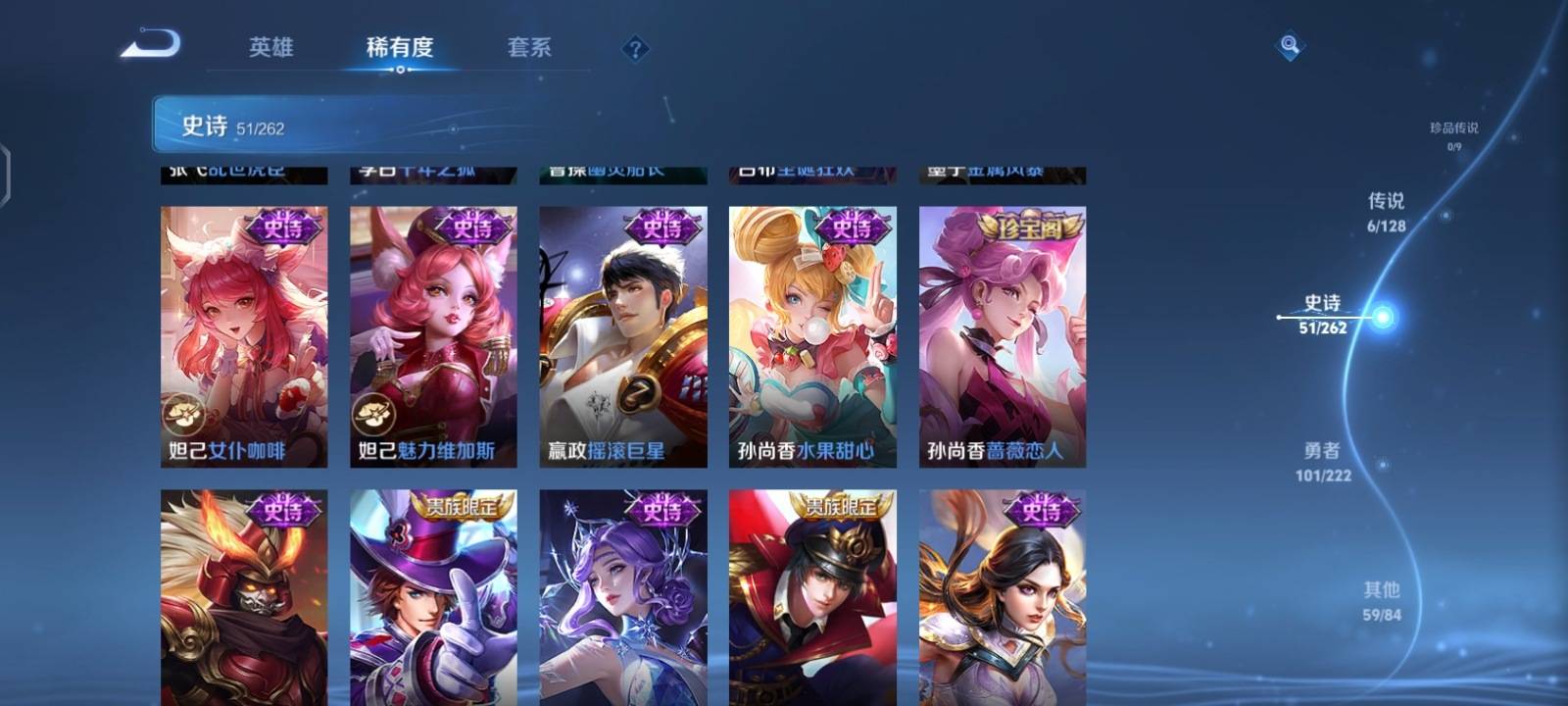Open the 妲己女仆咖啡 skin thumbnail
The width and height of the screenshot is (1568, 706).
(x=242, y=333)
